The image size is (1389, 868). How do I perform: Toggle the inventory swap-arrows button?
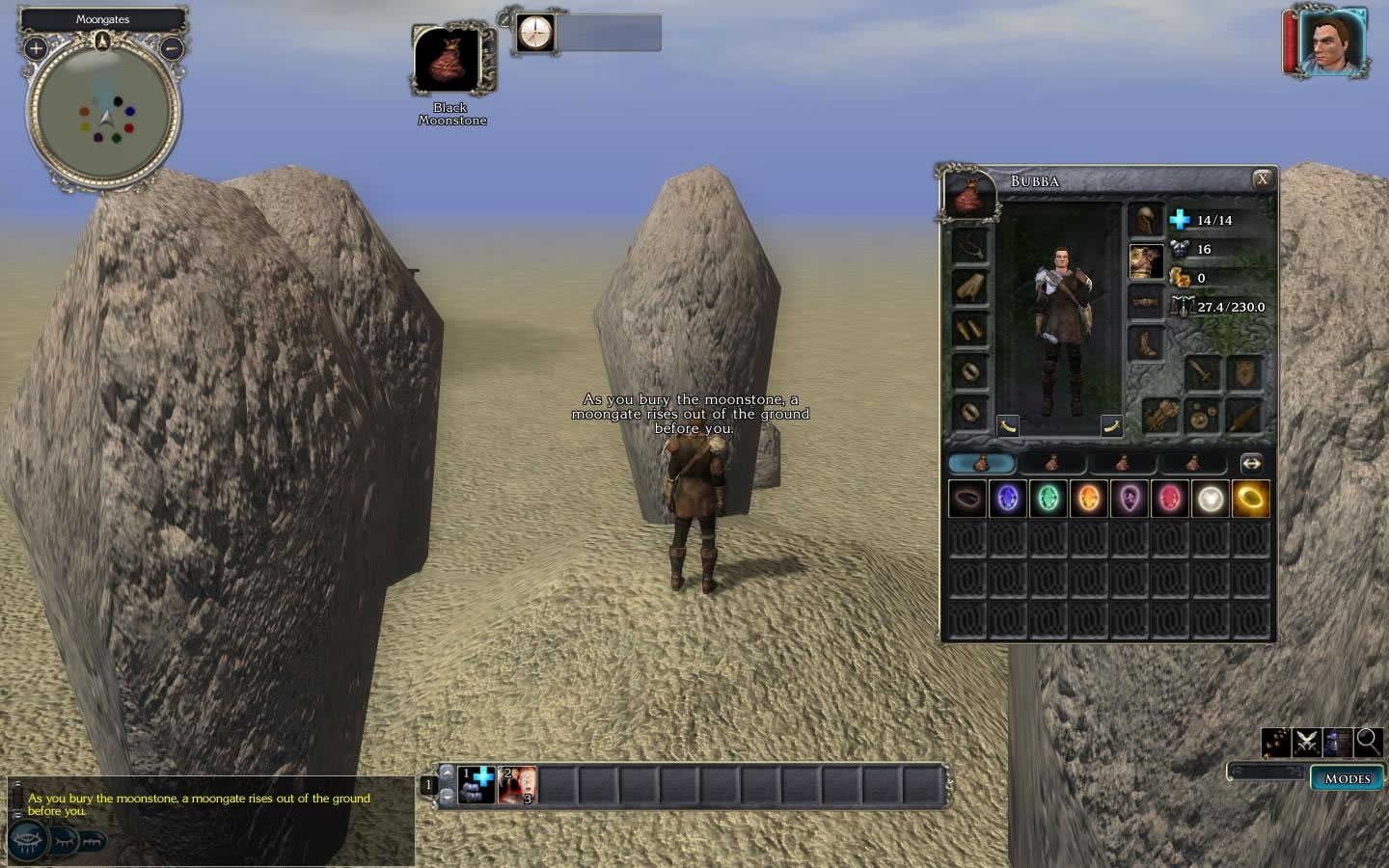tap(1251, 464)
